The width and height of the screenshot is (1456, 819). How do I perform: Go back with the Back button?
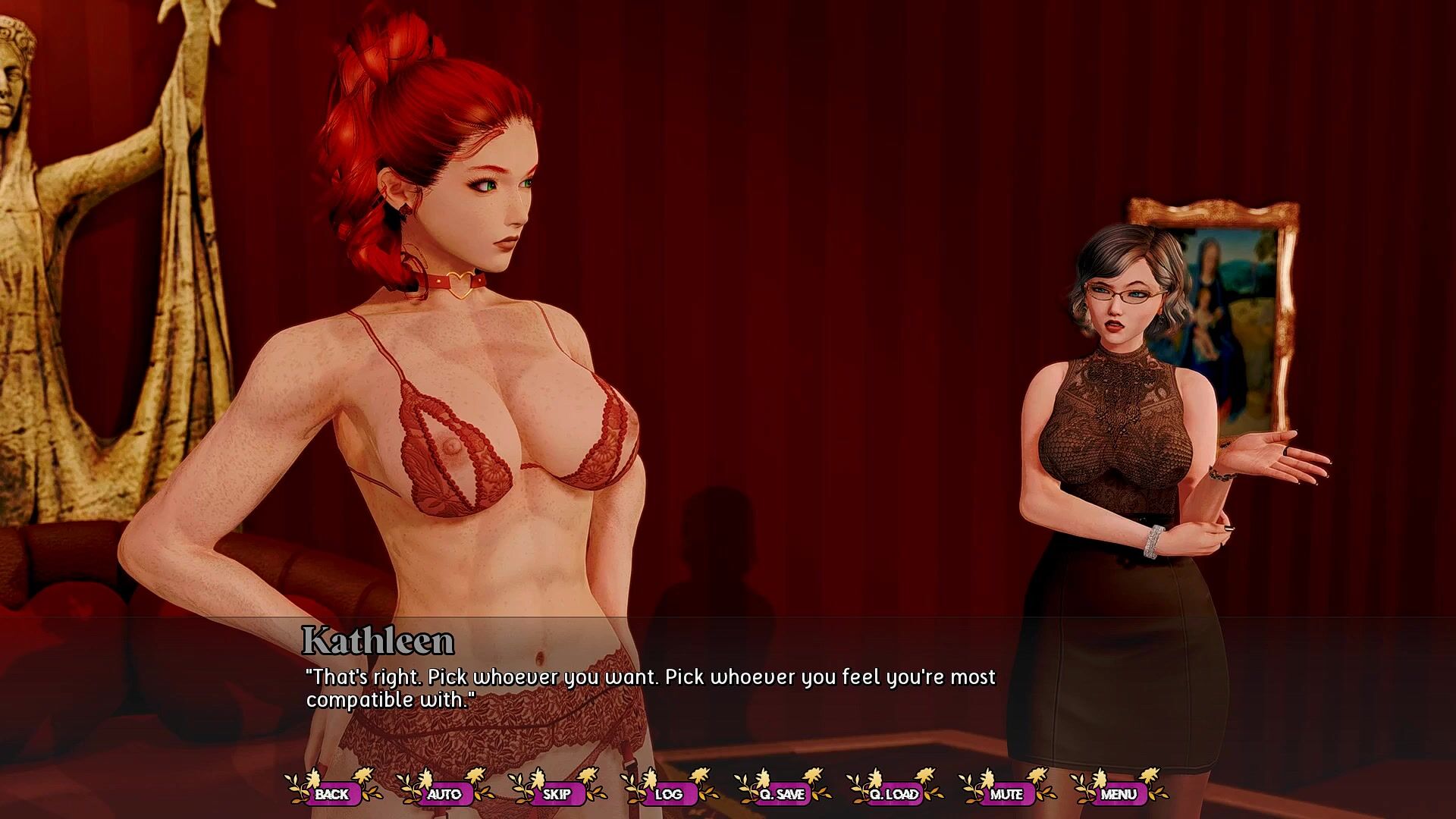(332, 794)
